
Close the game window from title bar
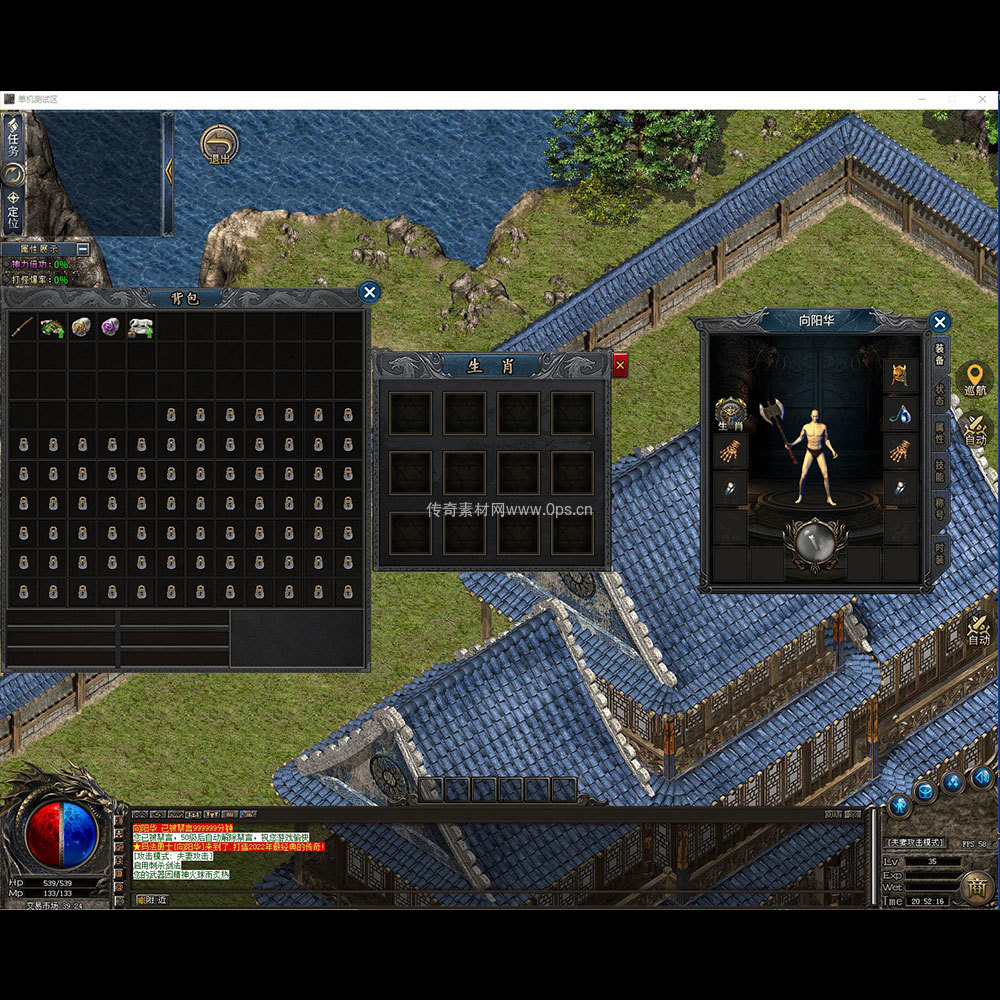click(982, 100)
